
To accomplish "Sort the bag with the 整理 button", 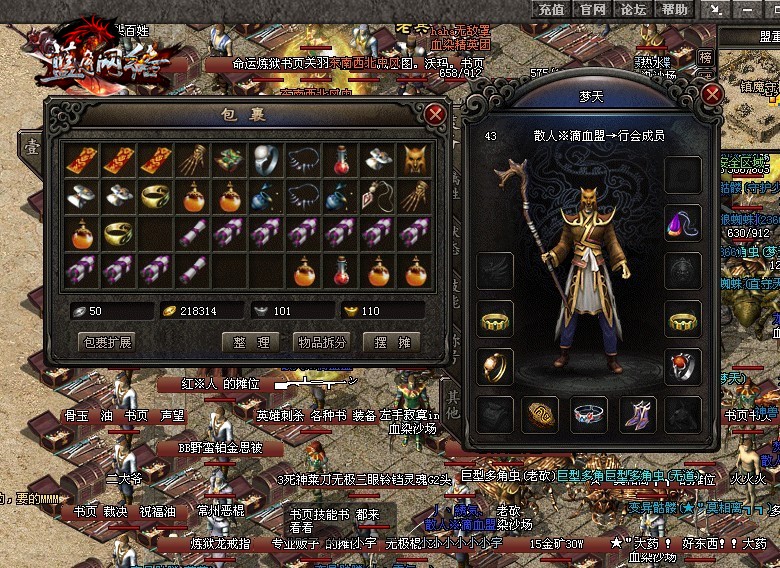I will (250, 342).
